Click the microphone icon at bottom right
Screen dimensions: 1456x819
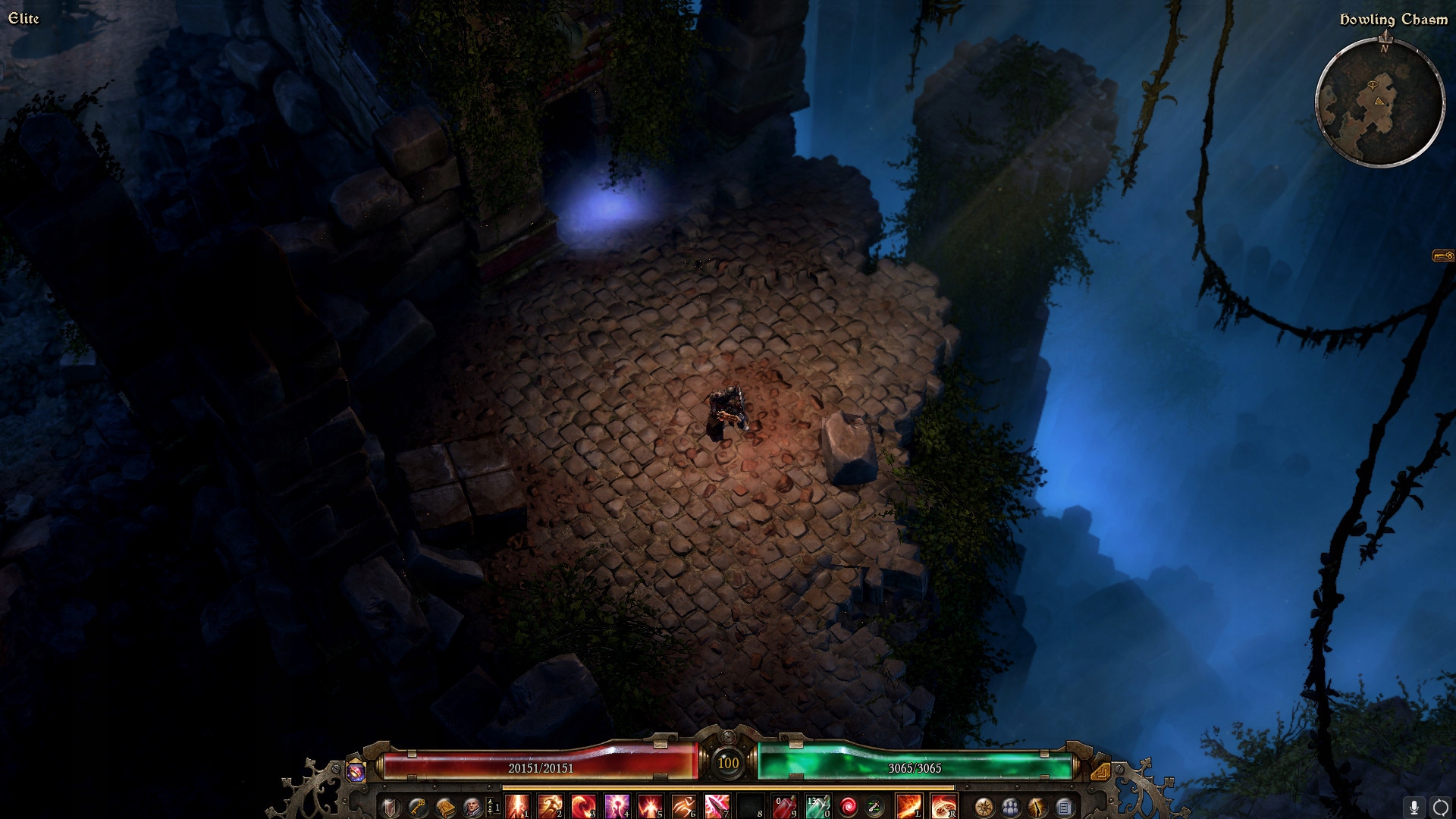[1415, 807]
